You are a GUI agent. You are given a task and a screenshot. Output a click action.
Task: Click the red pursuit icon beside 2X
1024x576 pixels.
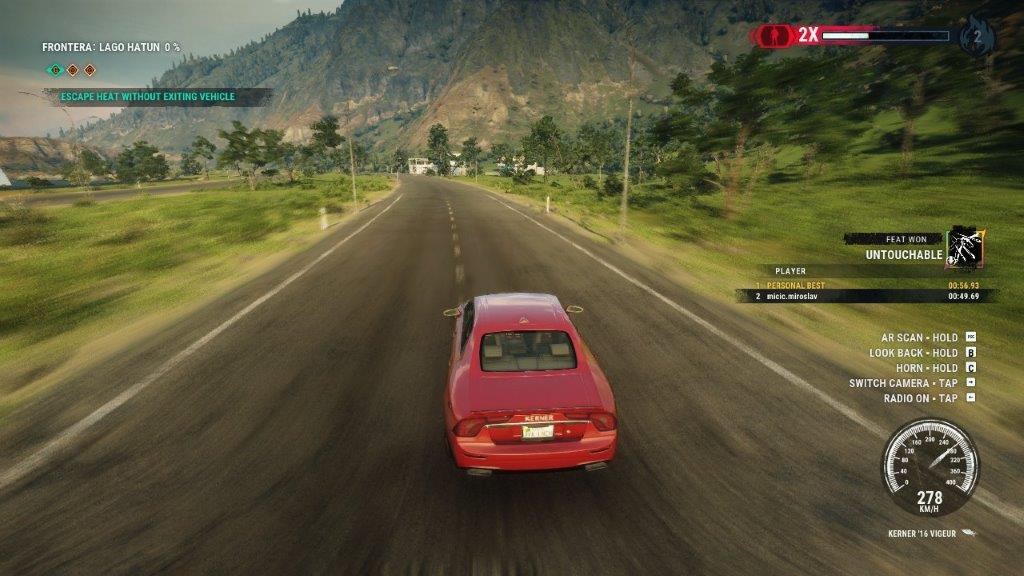point(771,36)
